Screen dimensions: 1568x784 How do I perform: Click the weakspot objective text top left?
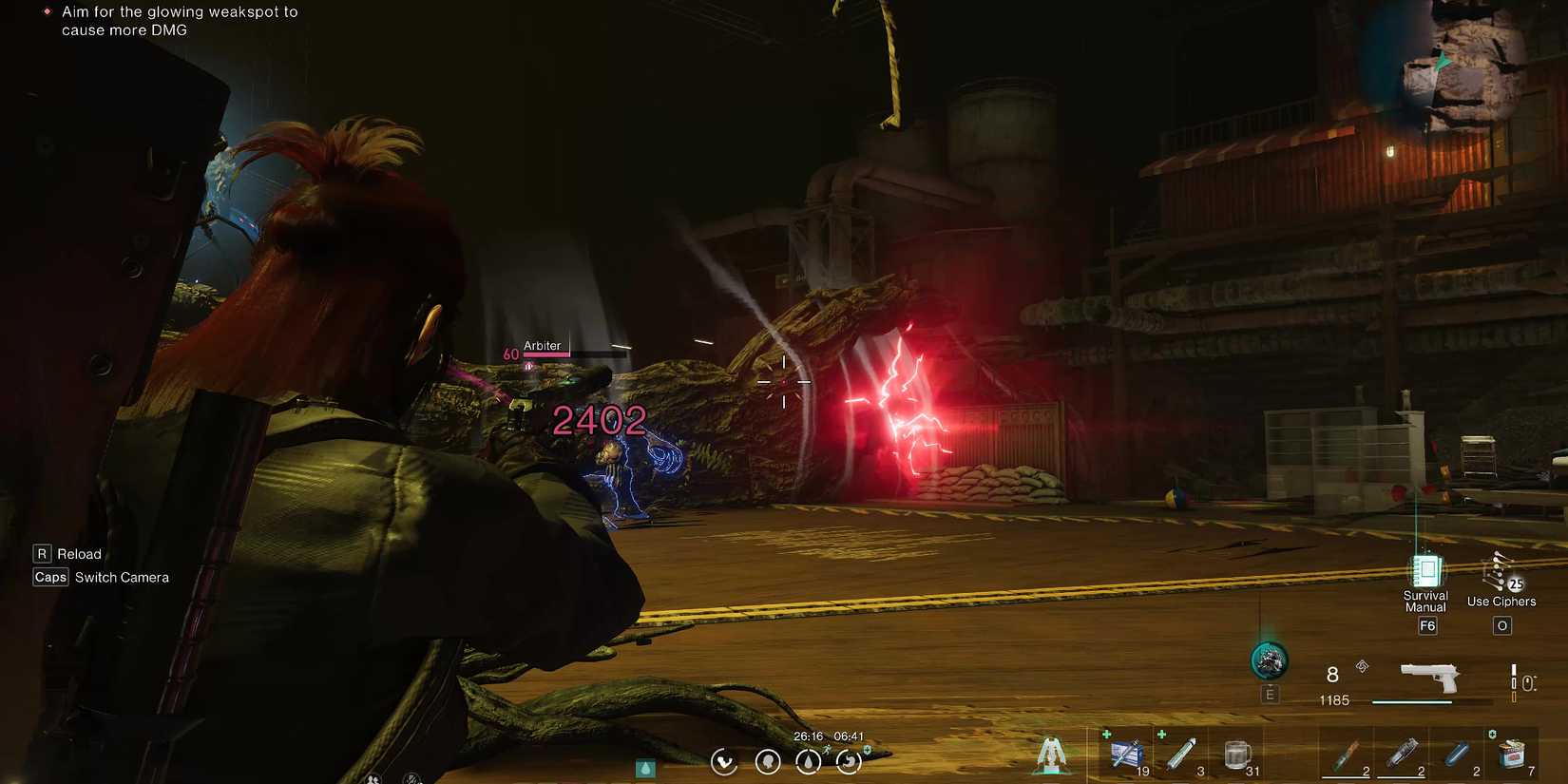click(x=179, y=20)
